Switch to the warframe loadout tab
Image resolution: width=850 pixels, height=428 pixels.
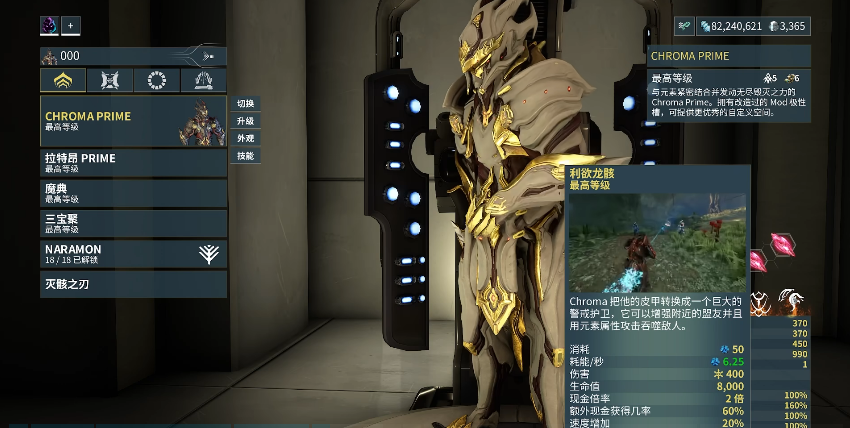63,80
